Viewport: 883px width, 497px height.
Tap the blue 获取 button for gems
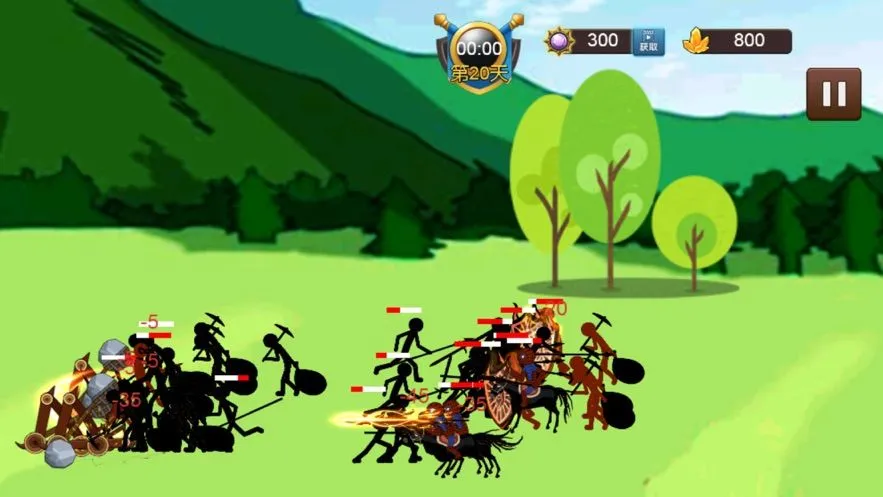pos(648,41)
